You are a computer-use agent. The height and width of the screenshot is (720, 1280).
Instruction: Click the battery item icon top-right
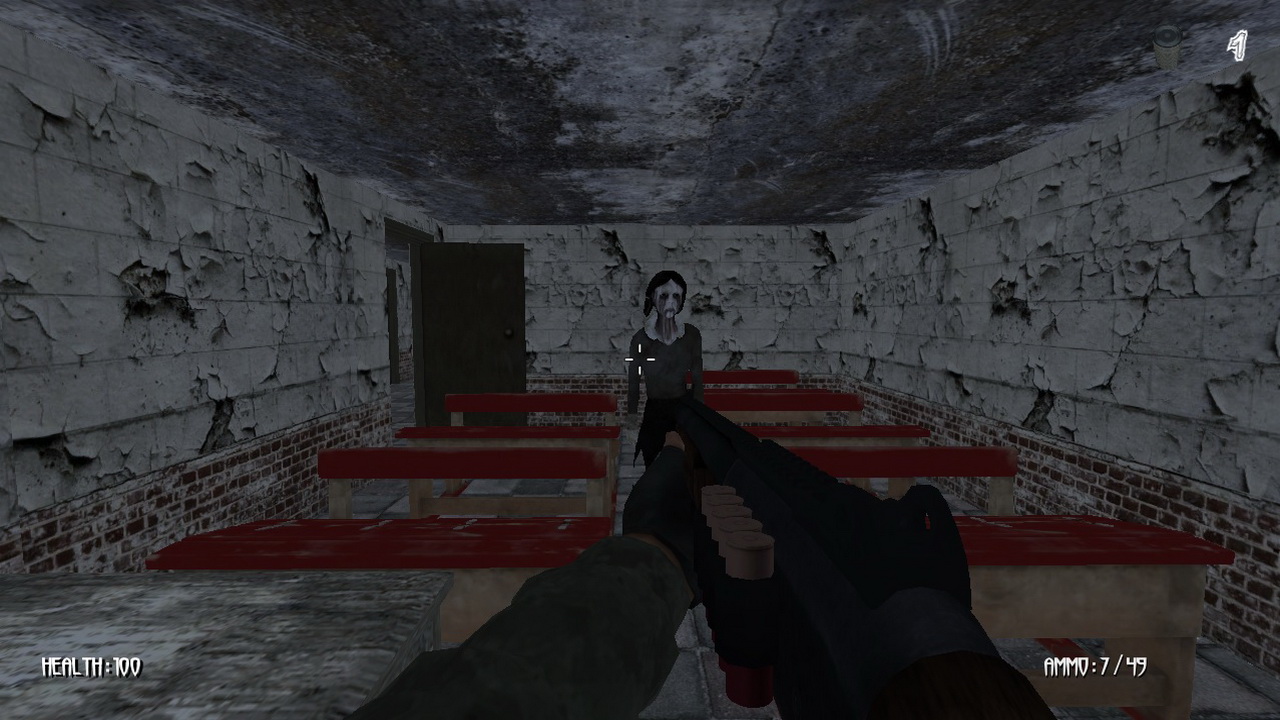coord(1166,44)
